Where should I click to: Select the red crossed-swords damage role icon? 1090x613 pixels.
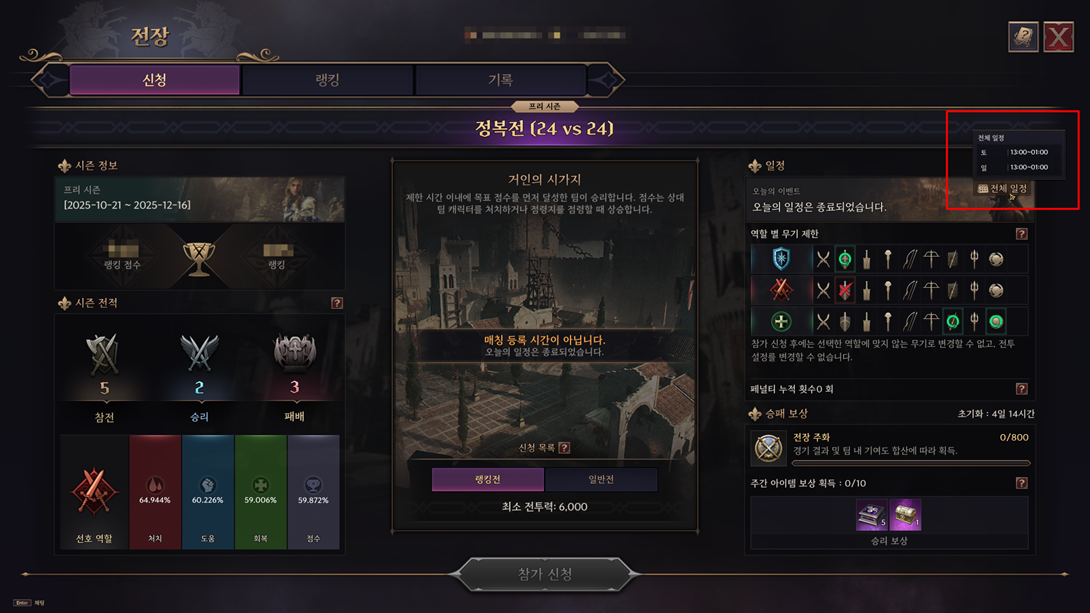781,290
